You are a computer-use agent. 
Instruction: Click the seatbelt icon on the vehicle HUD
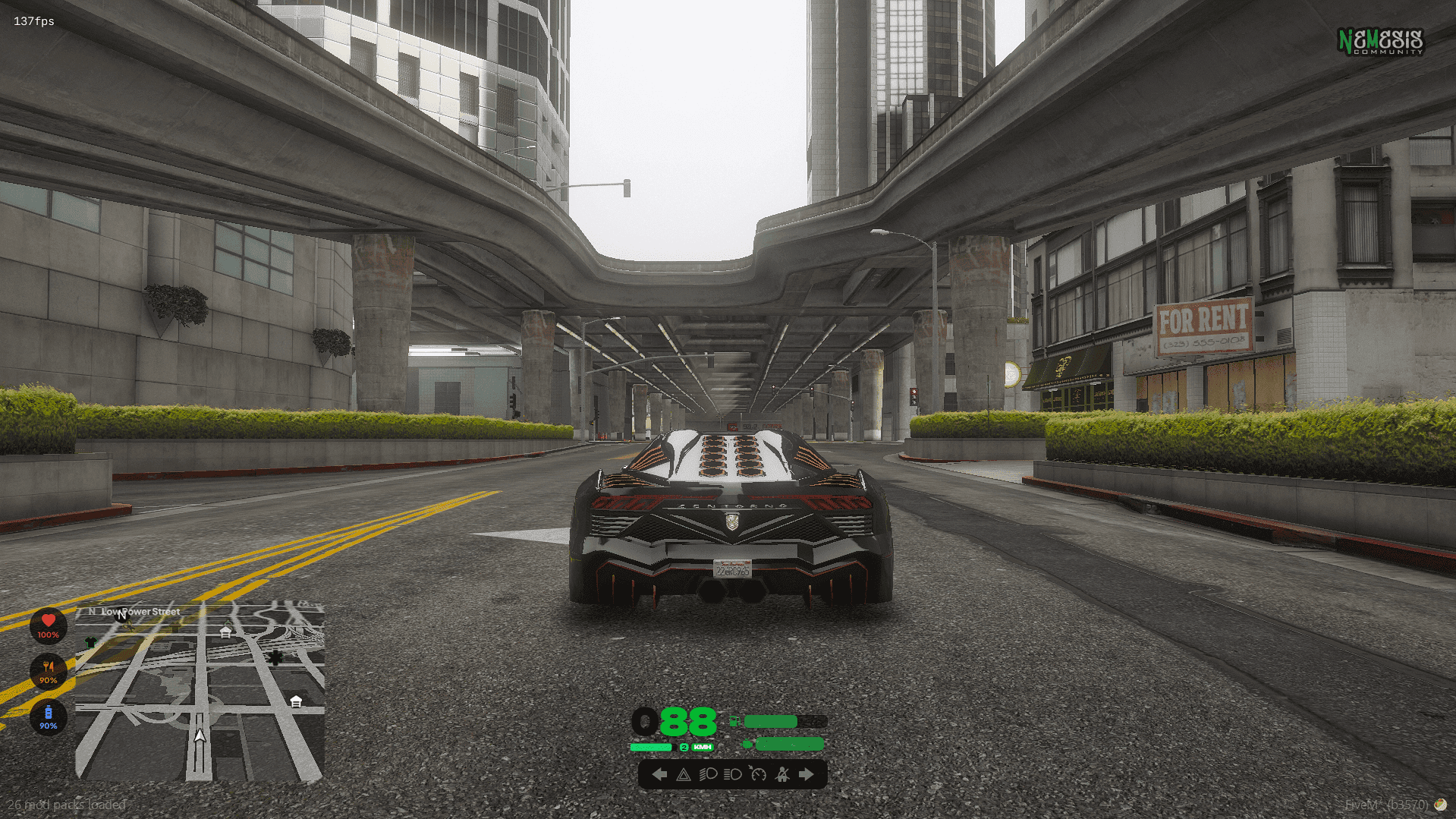pos(782,775)
